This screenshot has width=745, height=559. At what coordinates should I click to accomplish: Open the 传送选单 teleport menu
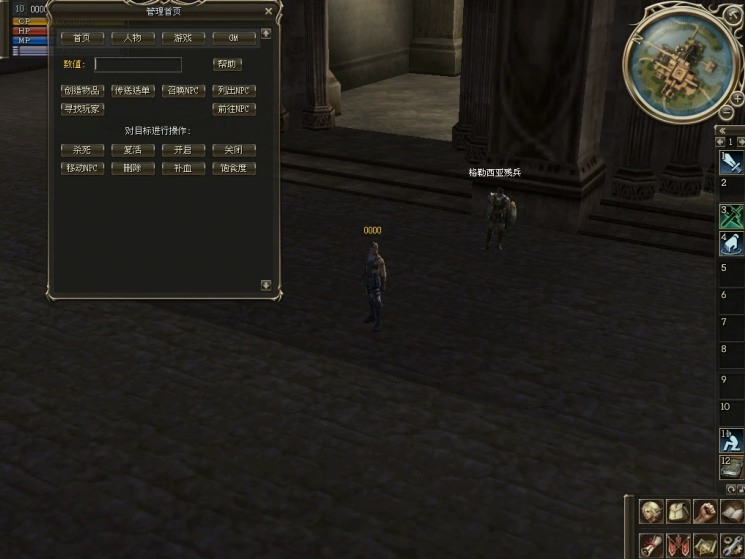point(133,91)
